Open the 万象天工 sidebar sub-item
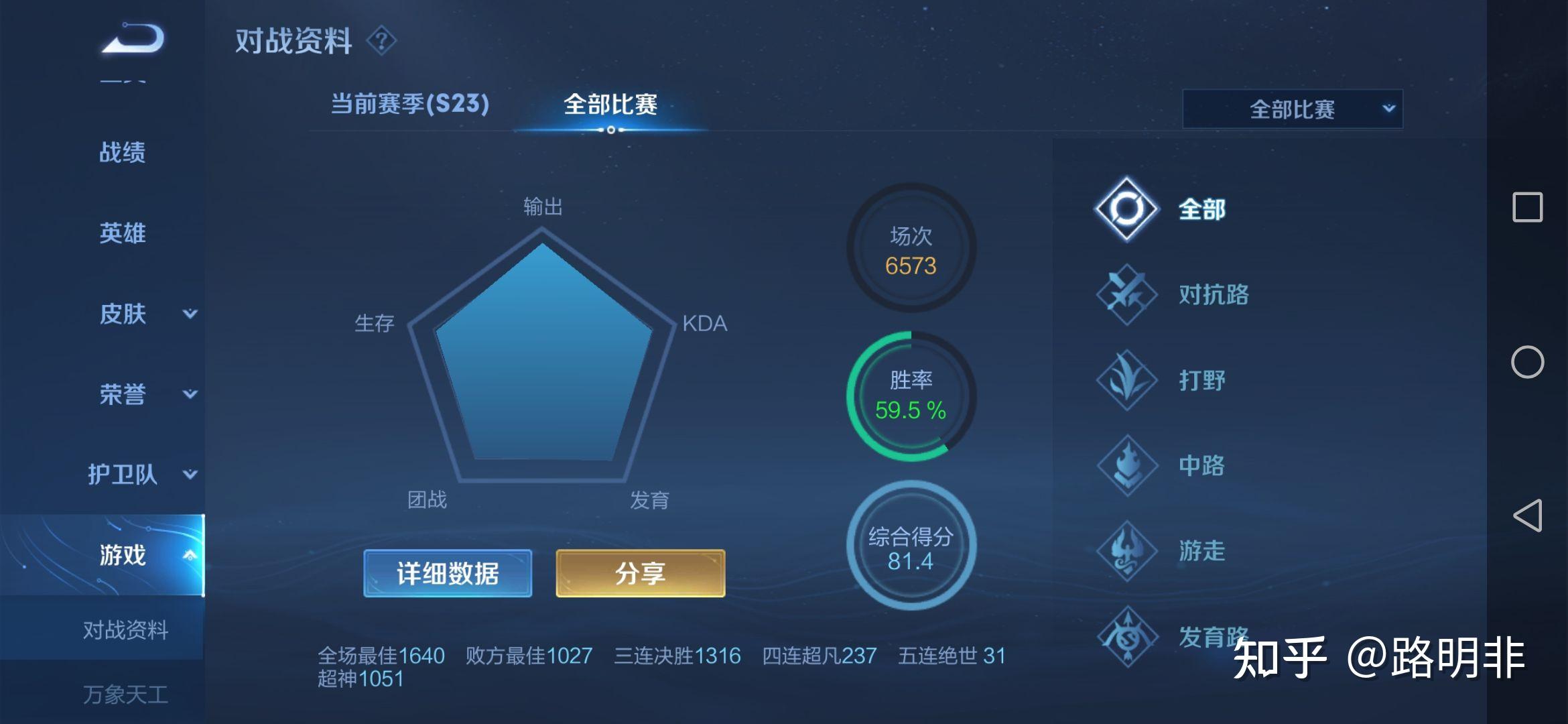This screenshot has width=1568, height=724. click(125, 695)
